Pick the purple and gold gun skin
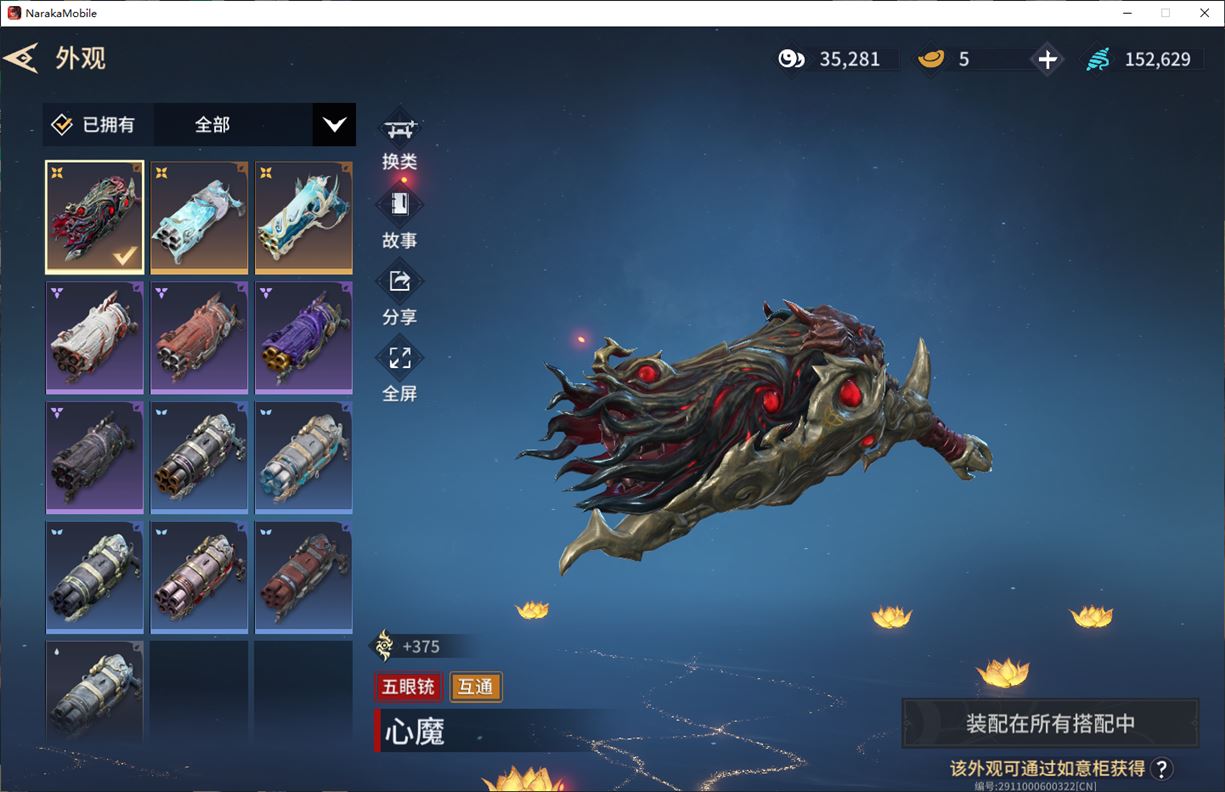1225x792 pixels. pyautogui.click(x=304, y=337)
